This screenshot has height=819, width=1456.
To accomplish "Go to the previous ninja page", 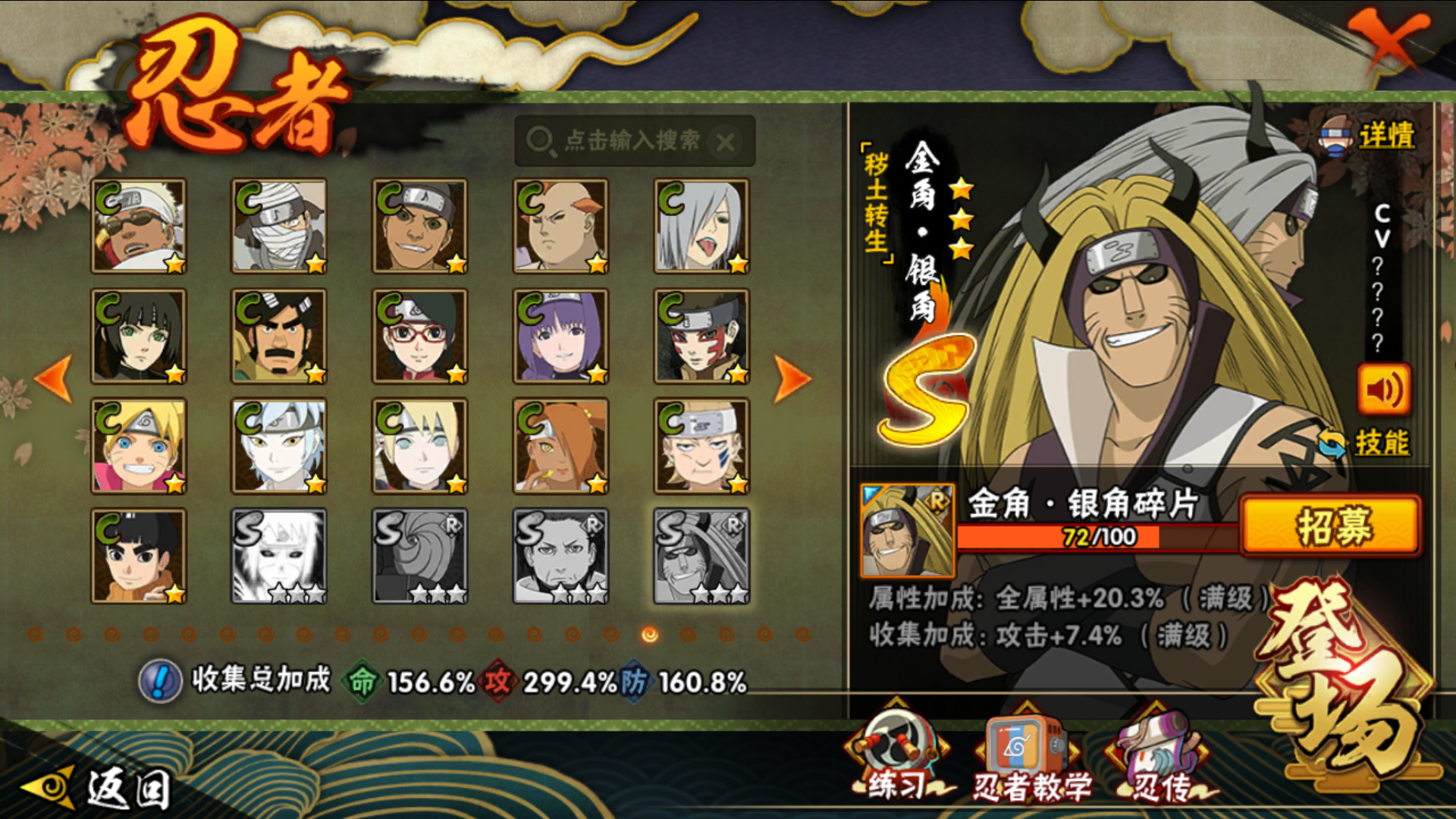I will tap(55, 377).
